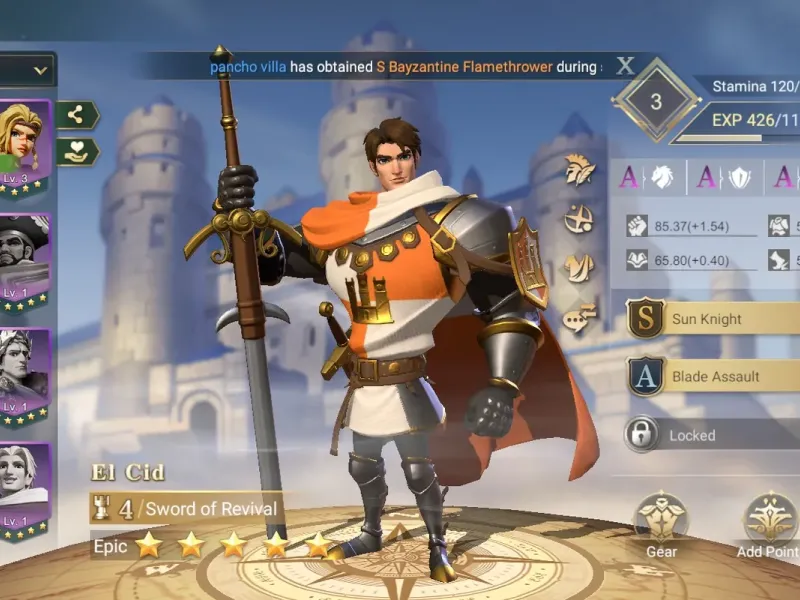Open the Gear menu
The width and height of the screenshot is (800, 600).
click(661, 519)
